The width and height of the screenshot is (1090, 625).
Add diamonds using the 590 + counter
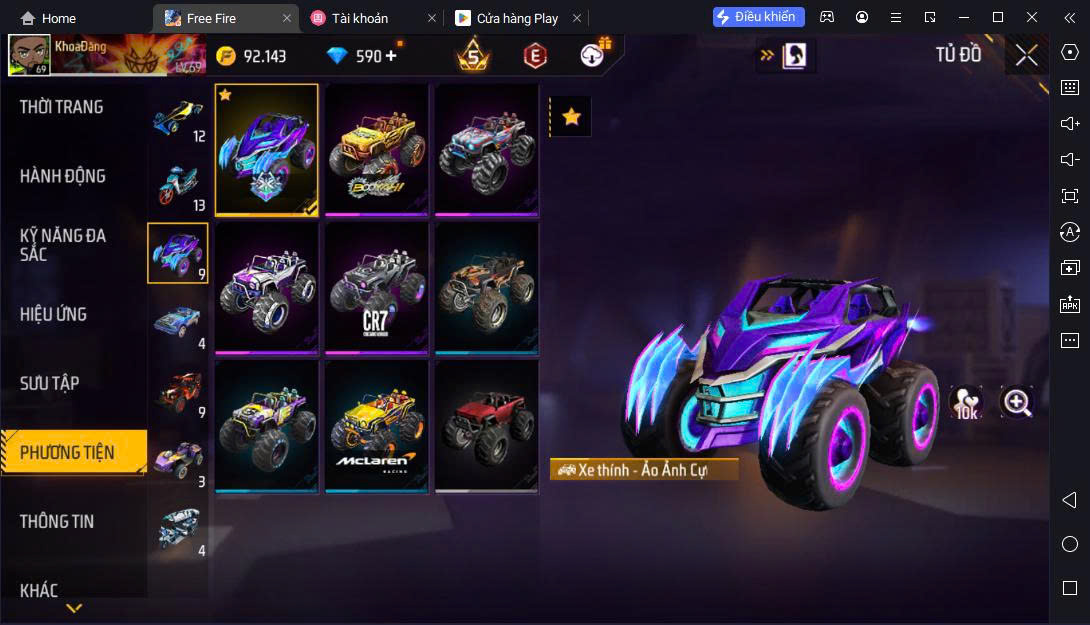tap(390, 56)
